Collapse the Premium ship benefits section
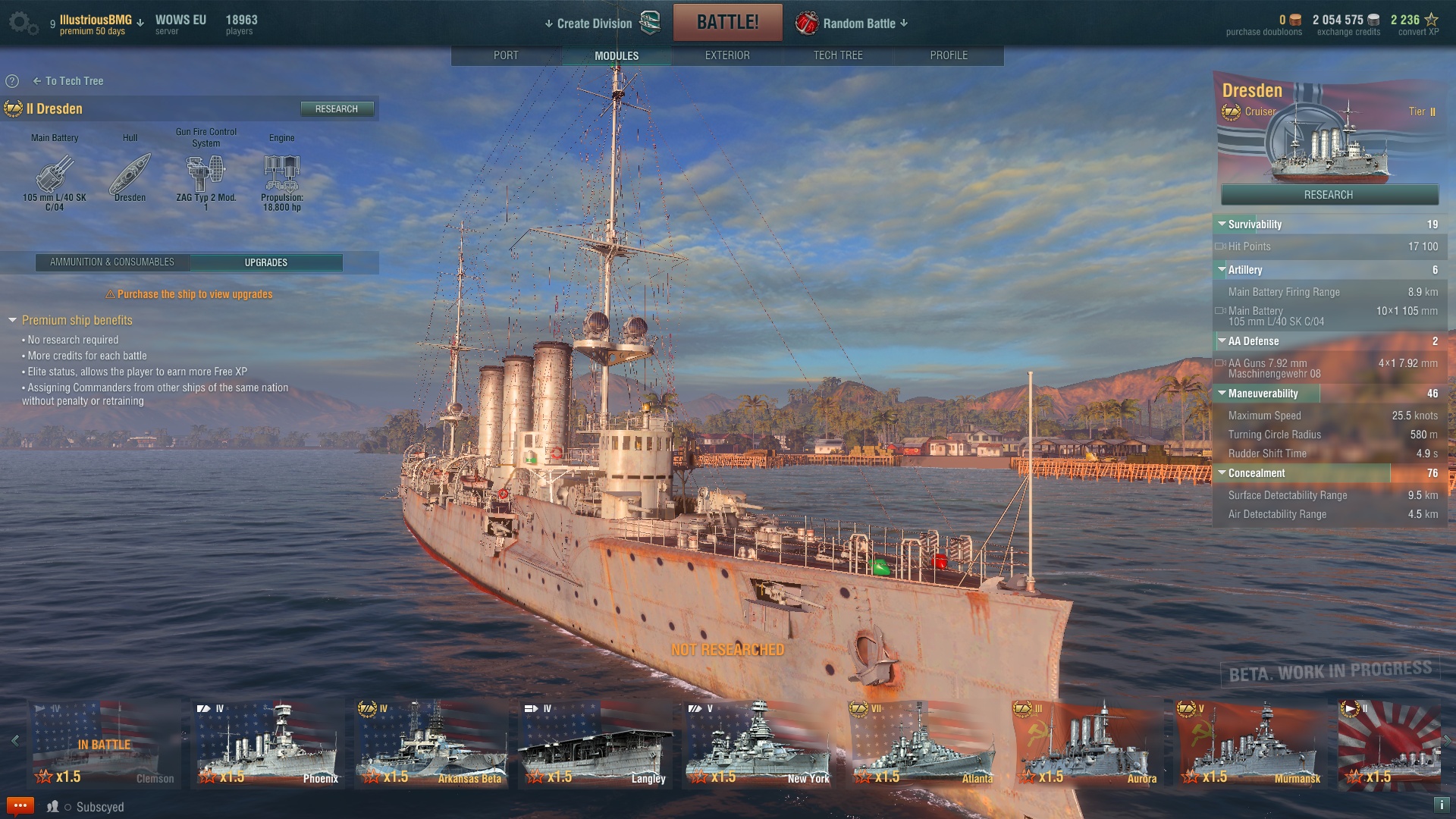 [x=13, y=321]
